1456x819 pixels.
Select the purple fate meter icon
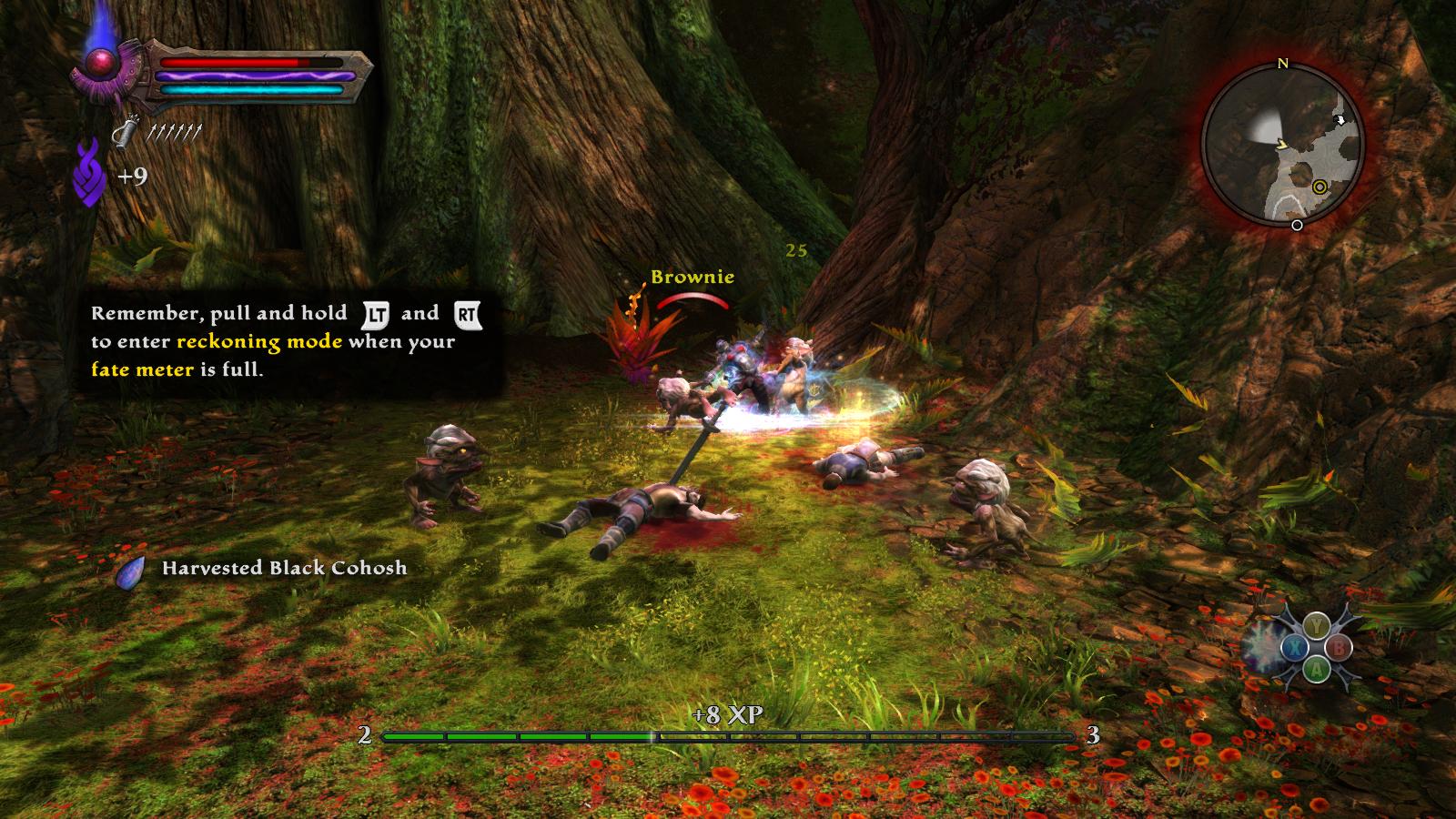point(89,172)
